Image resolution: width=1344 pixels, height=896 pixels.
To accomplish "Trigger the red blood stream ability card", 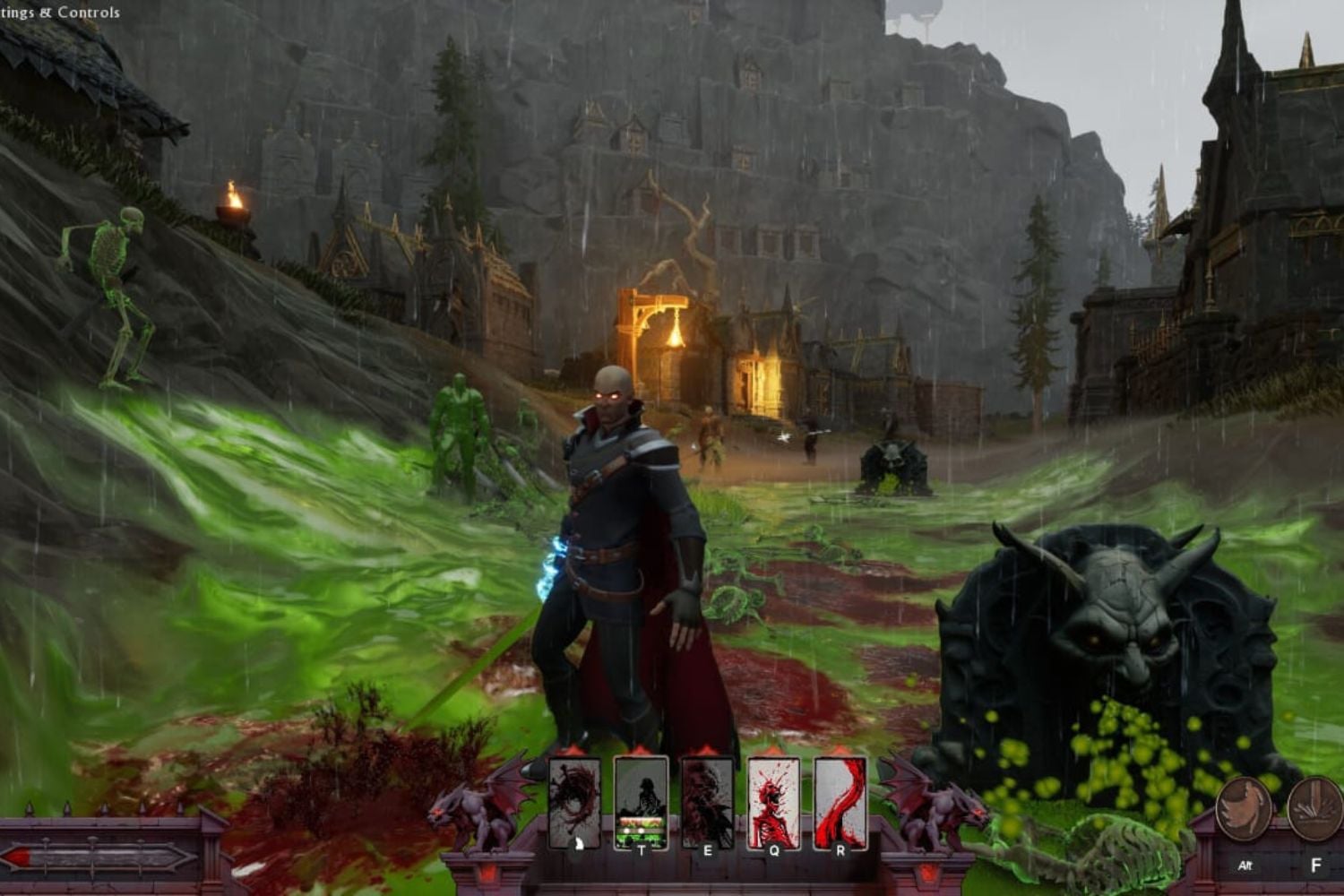I will (x=840, y=803).
